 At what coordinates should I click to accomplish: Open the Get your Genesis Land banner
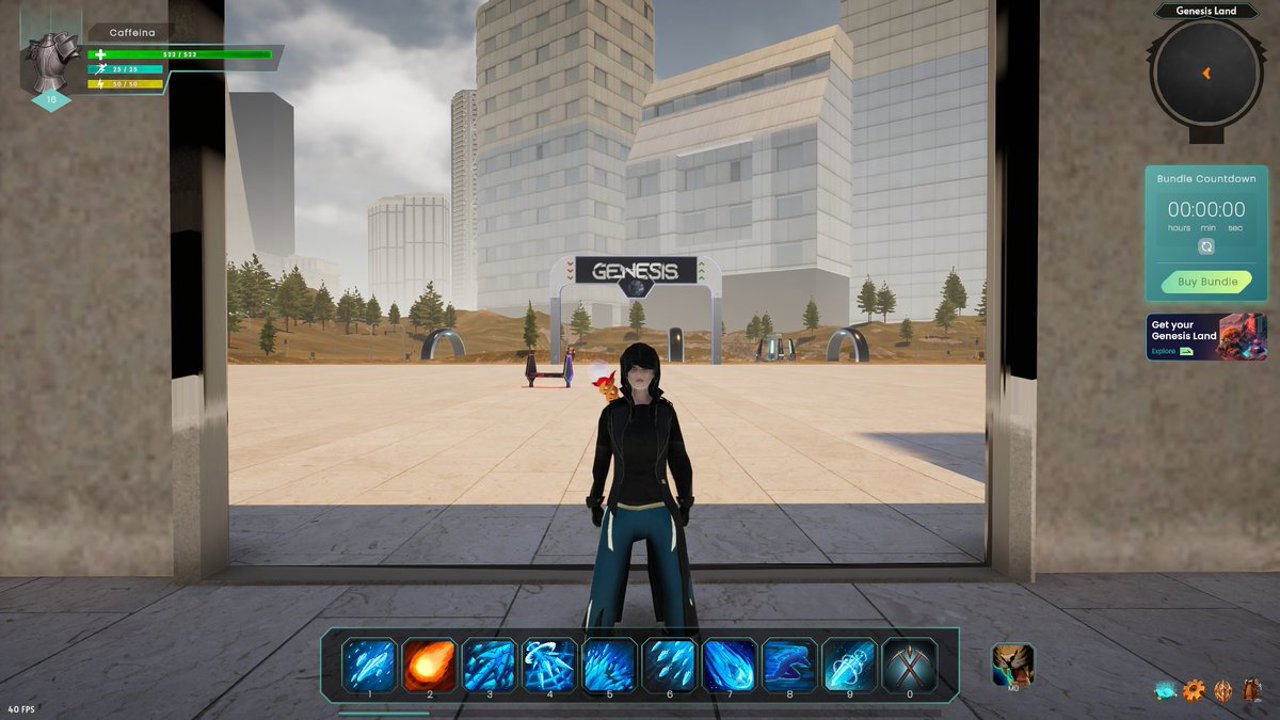[x=1206, y=337]
